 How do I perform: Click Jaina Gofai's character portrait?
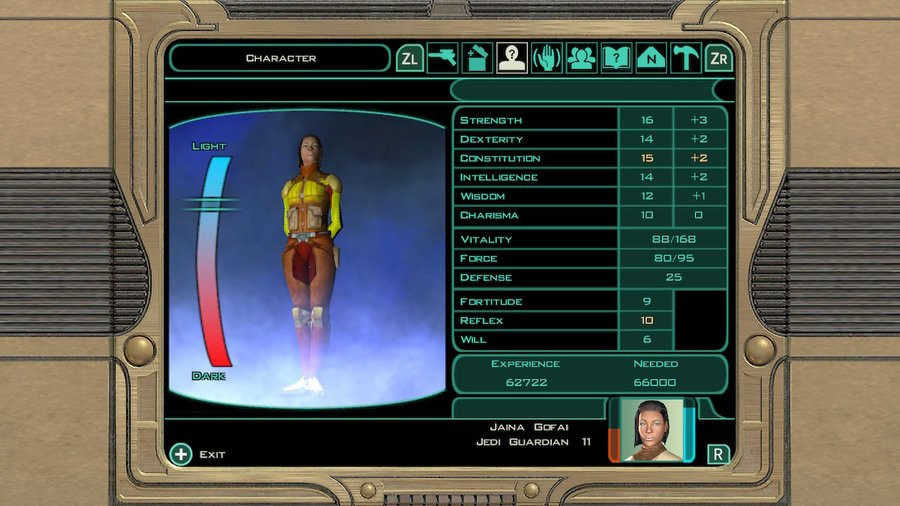[652, 430]
